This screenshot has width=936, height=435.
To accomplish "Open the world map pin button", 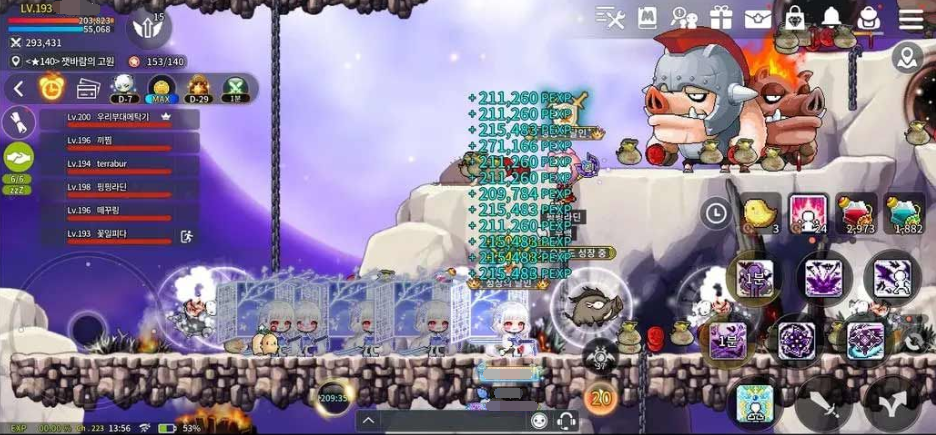I will (908, 58).
